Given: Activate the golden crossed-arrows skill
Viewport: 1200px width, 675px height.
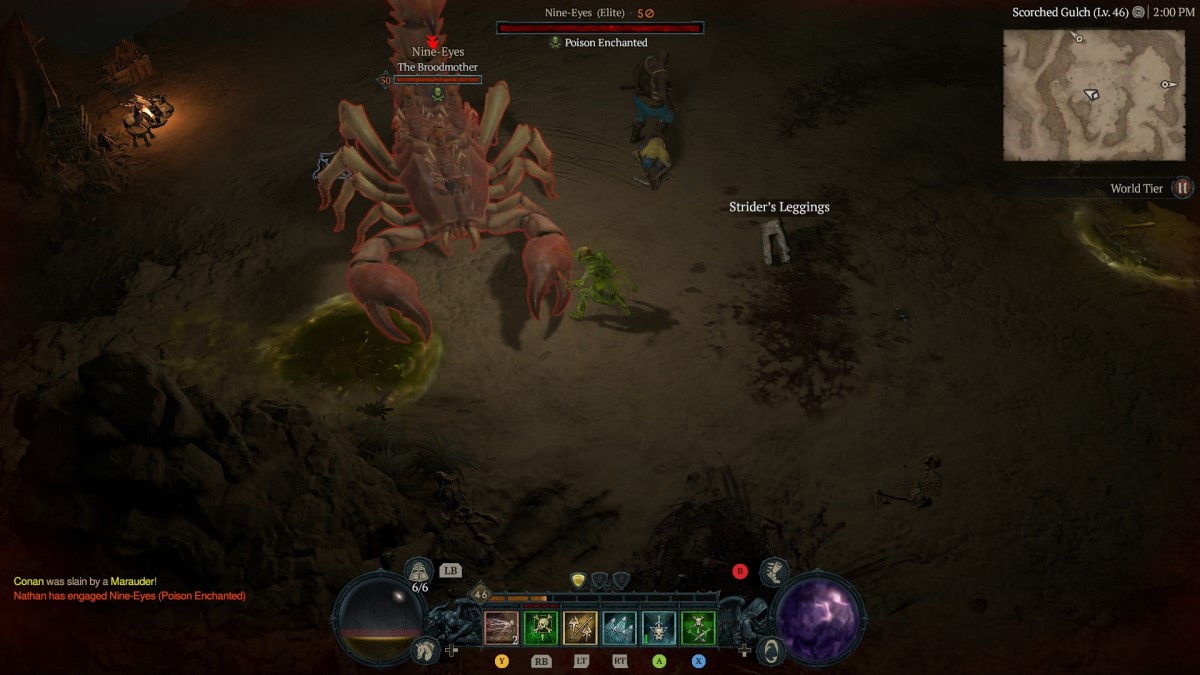Looking at the screenshot, I should [x=580, y=628].
